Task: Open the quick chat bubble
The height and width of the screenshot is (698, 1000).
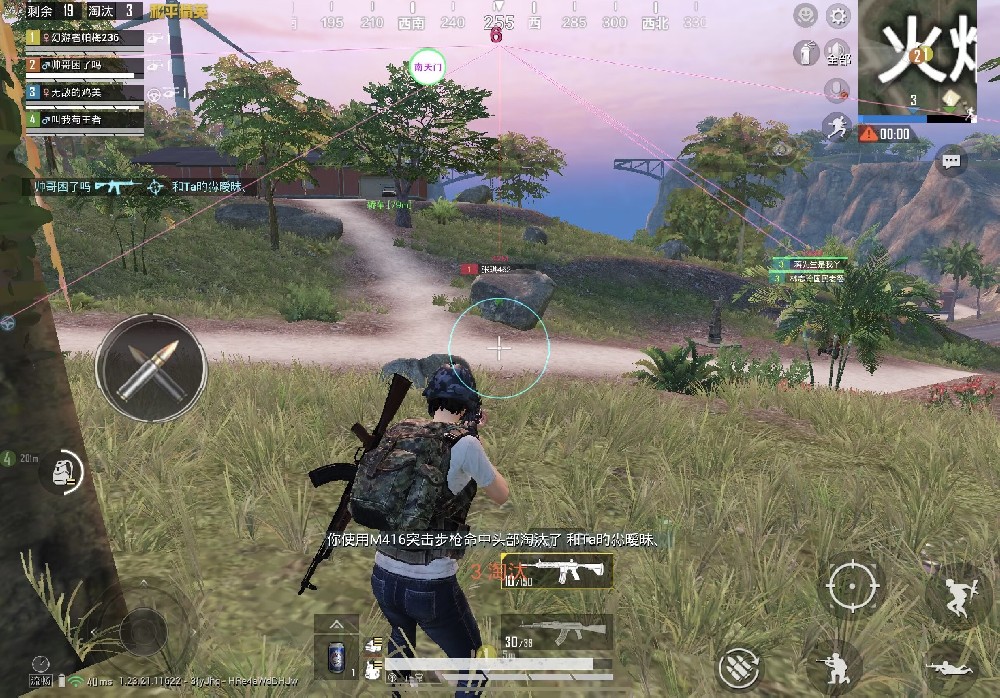Action: point(951,160)
